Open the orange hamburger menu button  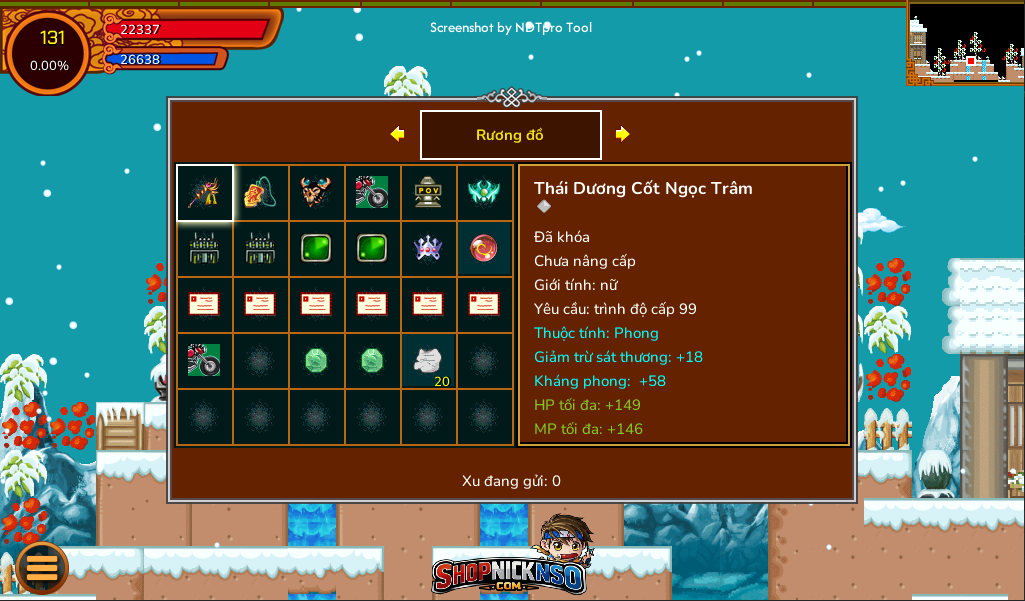[x=42, y=568]
